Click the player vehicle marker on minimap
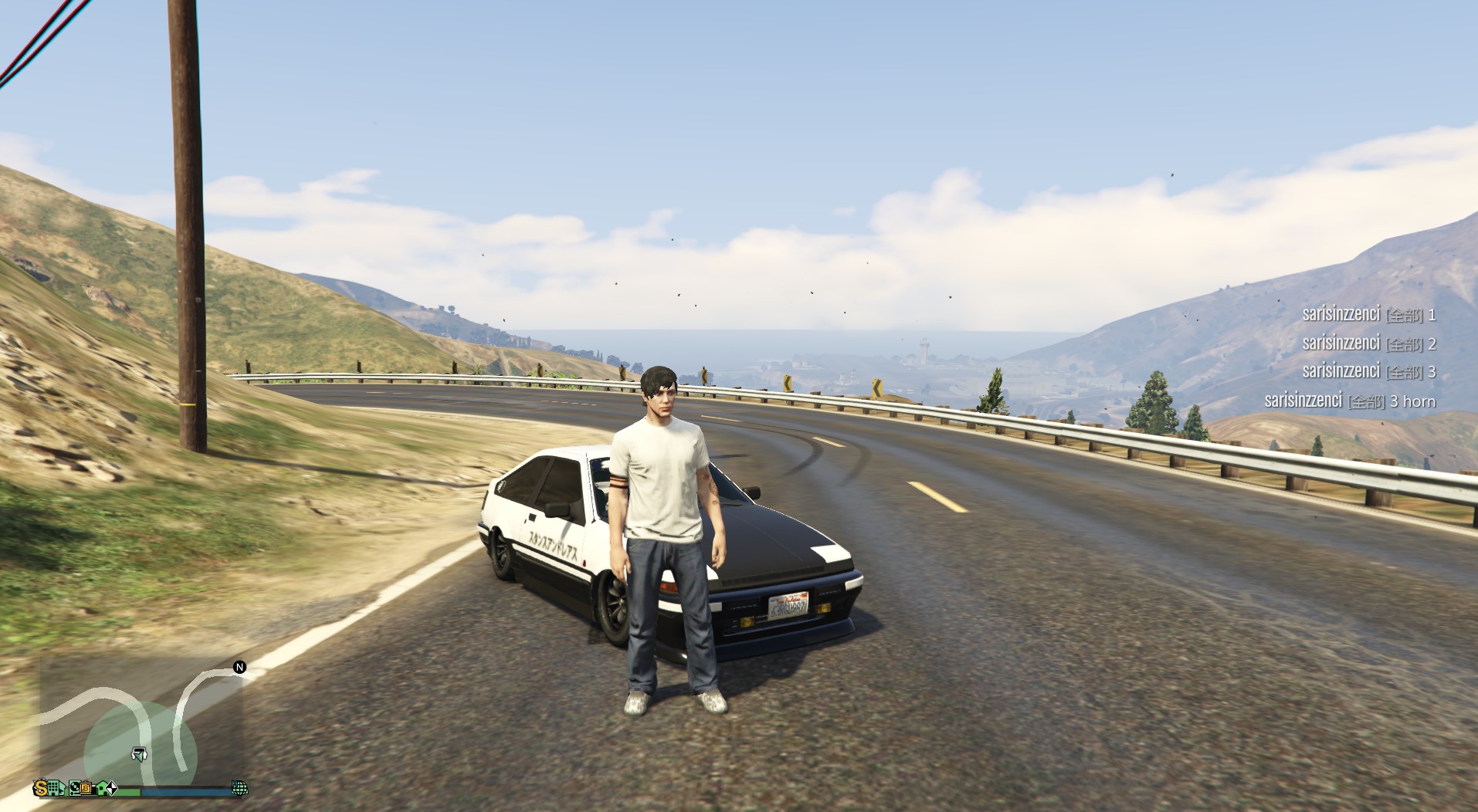This screenshot has width=1478, height=812. 140,754
